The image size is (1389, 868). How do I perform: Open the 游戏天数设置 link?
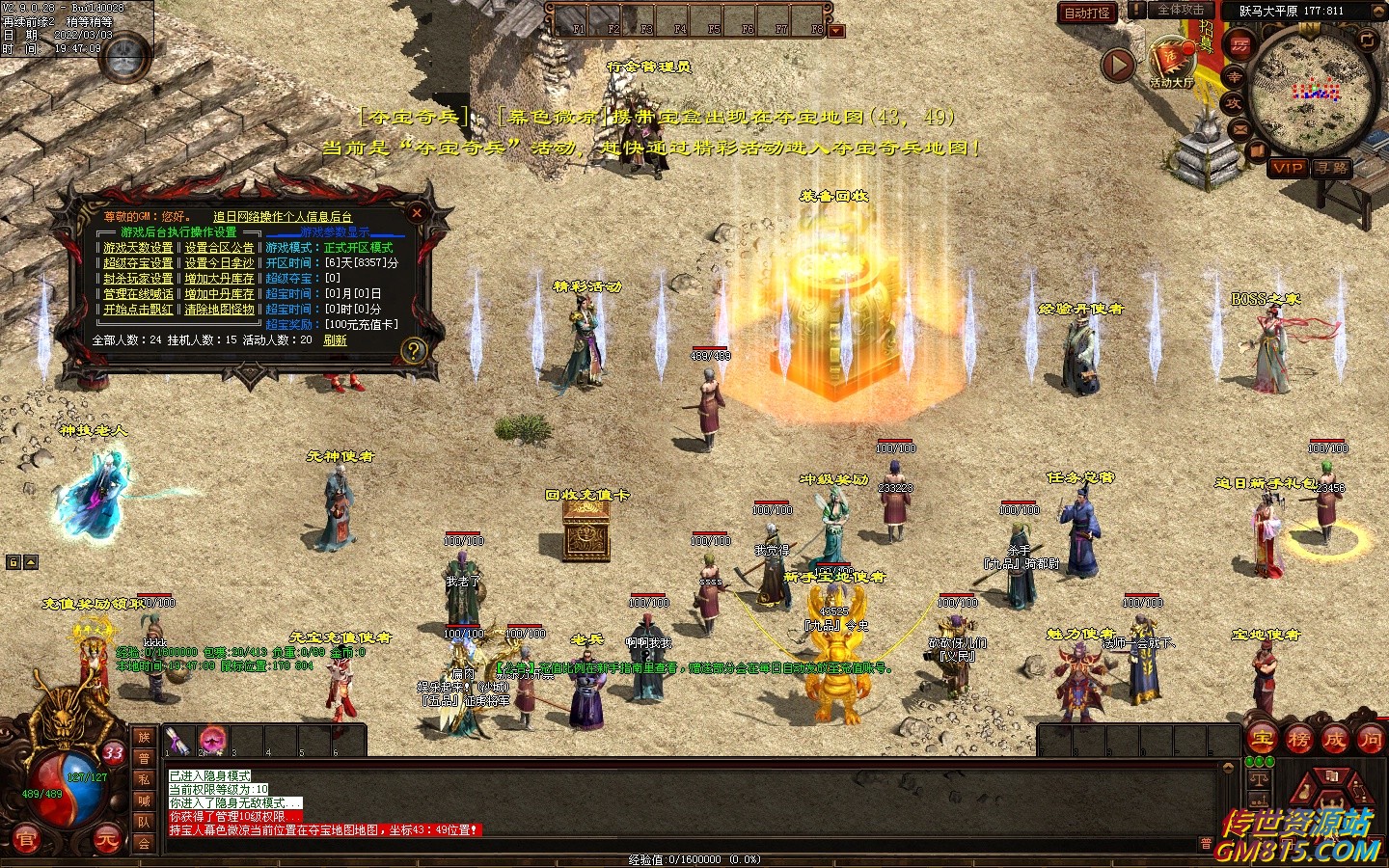138,248
